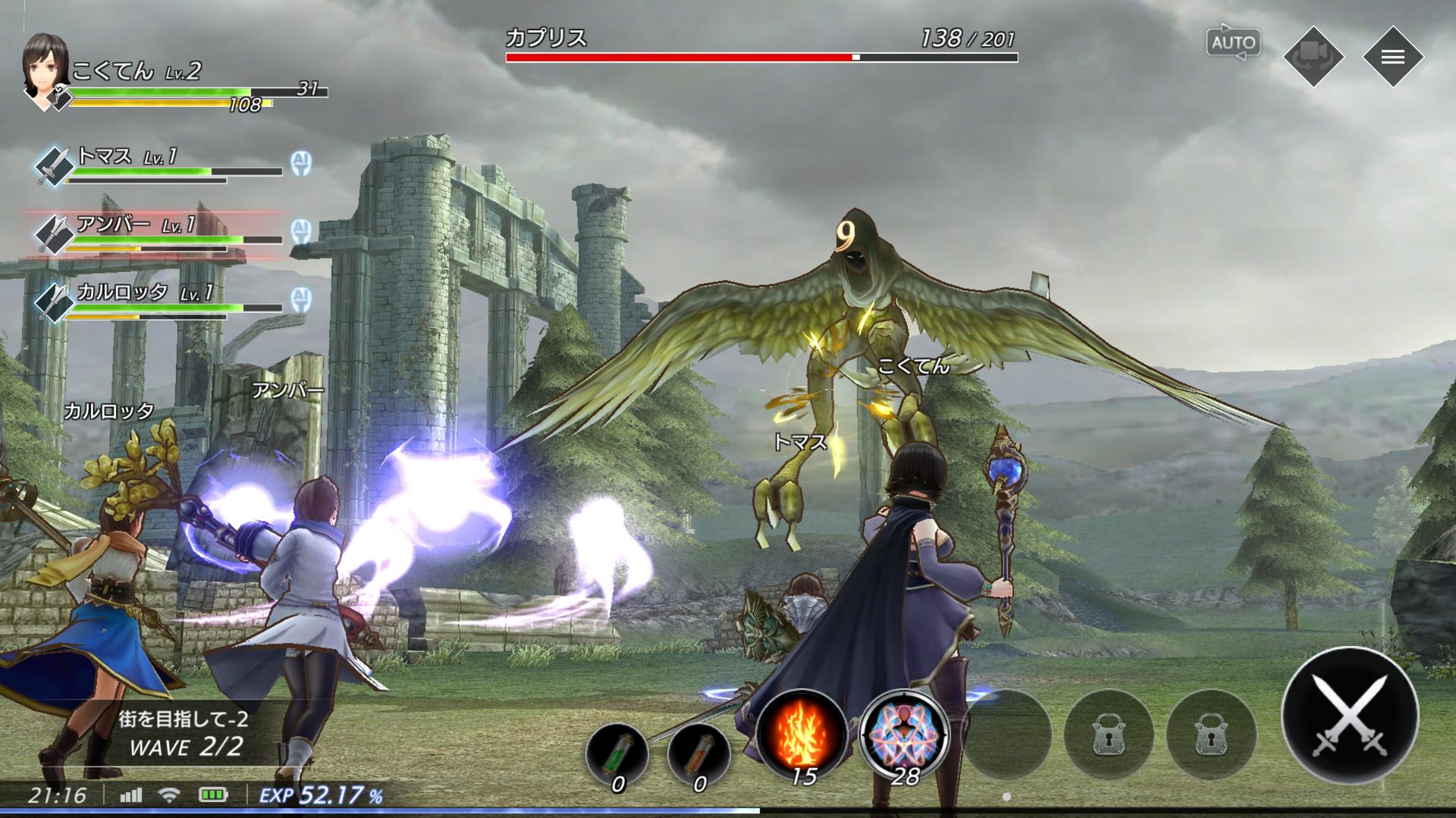The image size is (1456, 818).
Task: Switch the camera view mode
Action: pos(1313,57)
